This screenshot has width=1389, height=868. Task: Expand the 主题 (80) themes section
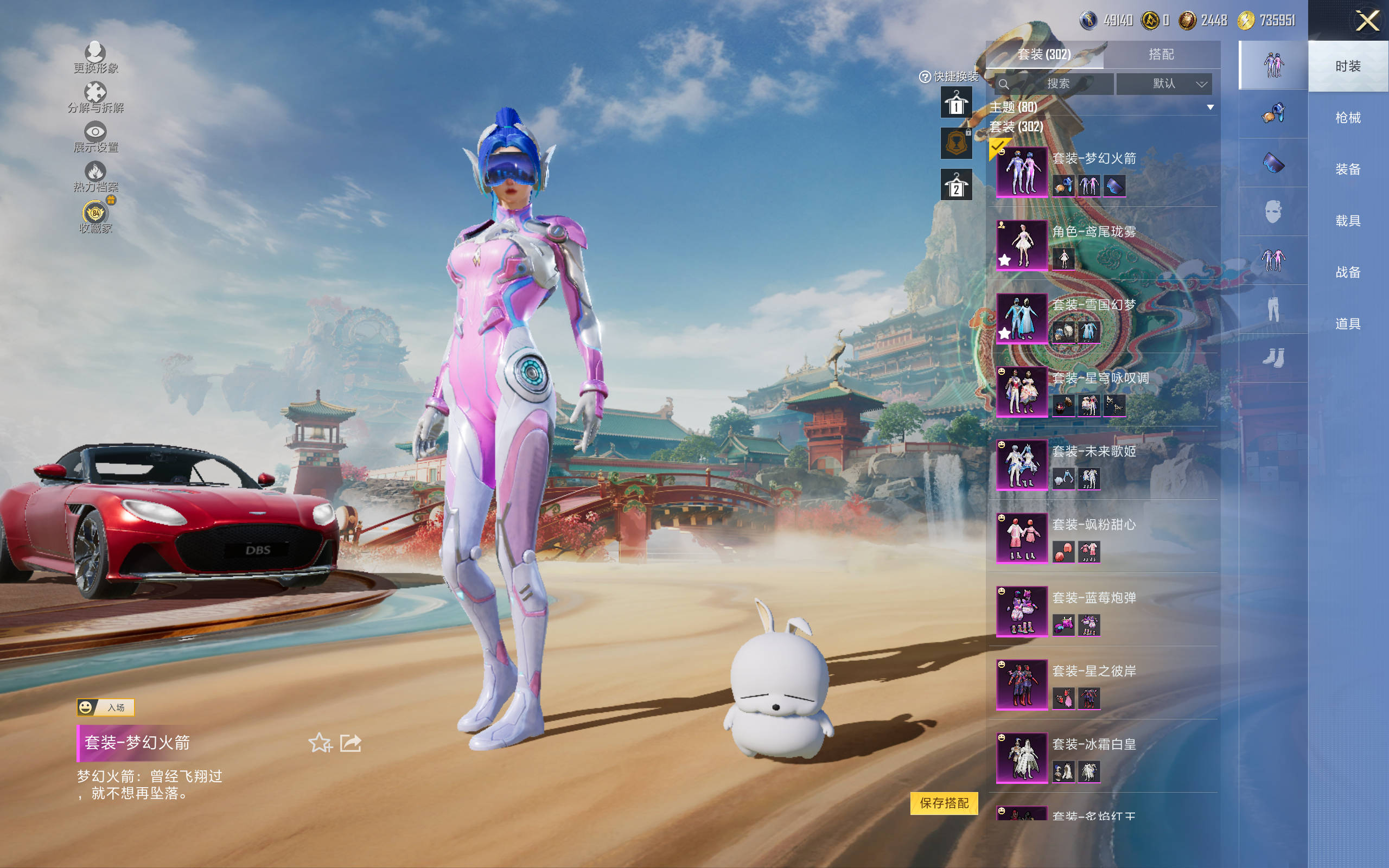tap(1210, 107)
